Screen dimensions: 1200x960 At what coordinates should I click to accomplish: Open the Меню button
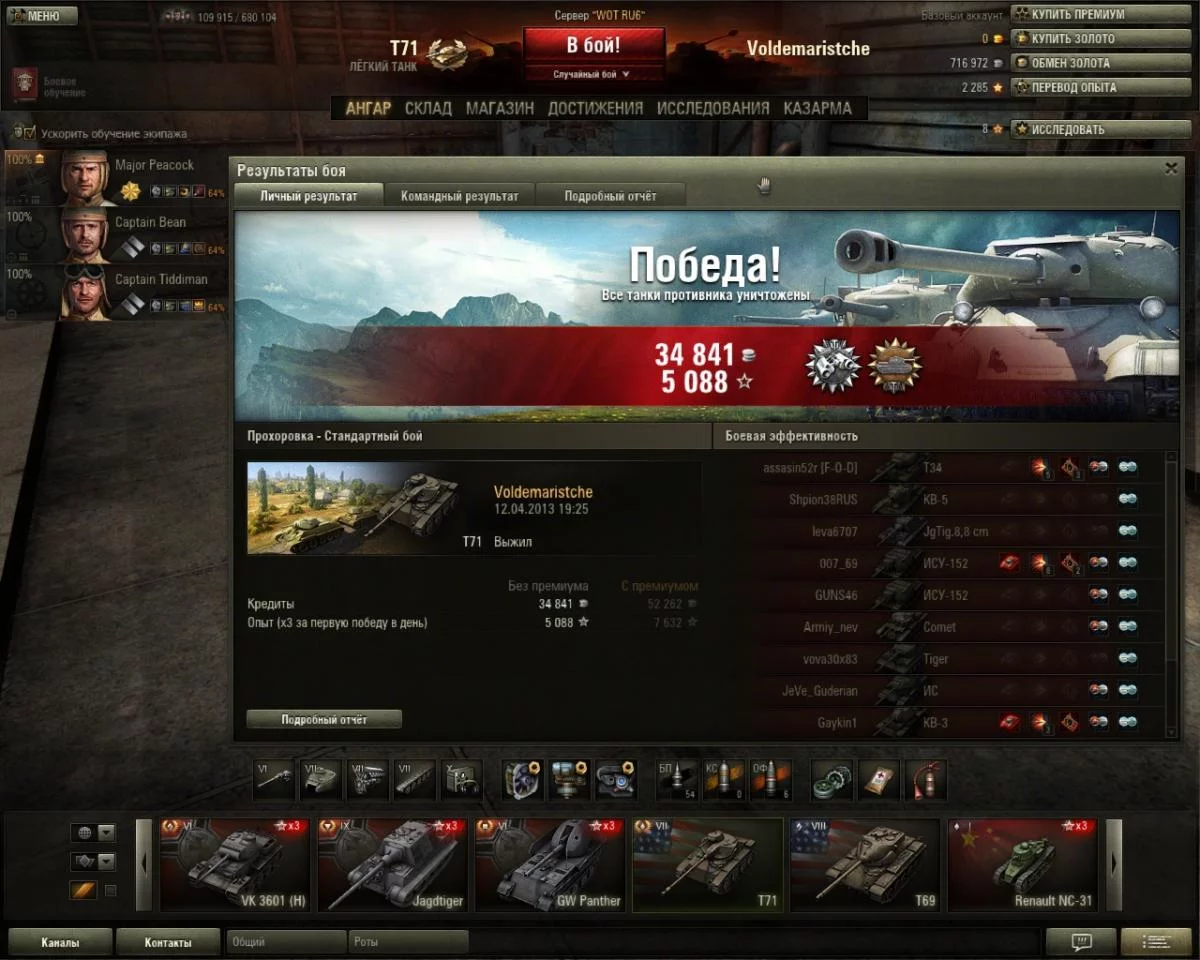tap(41, 16)
